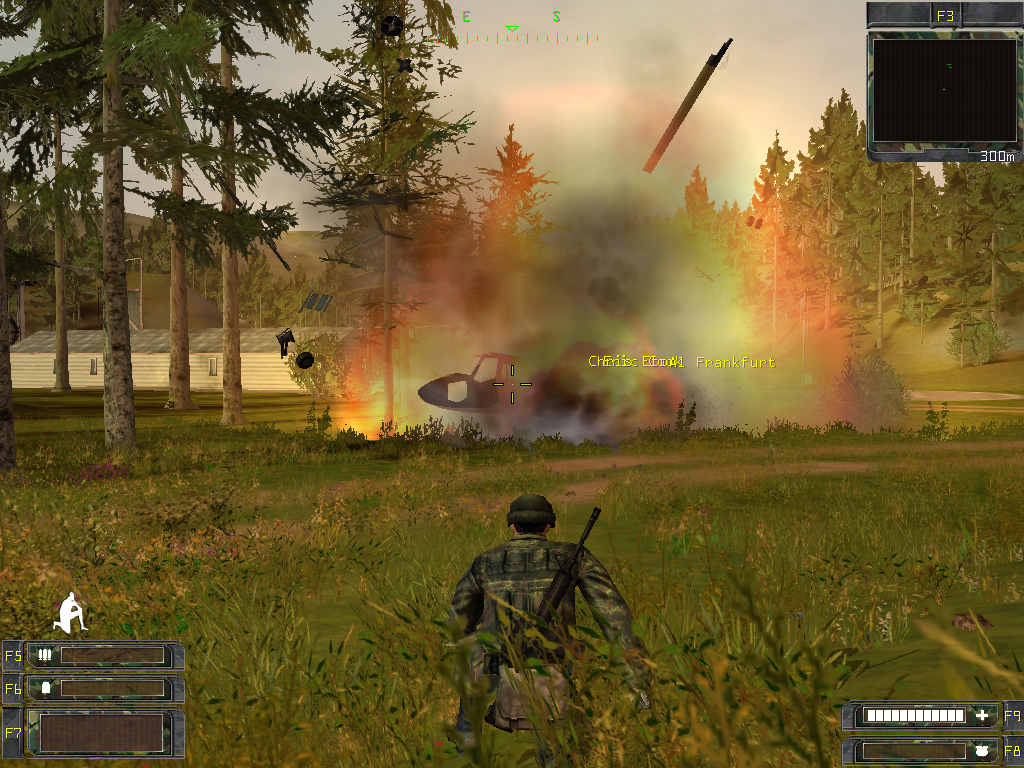Click the medical cross health icon
This screenshot has width=1024, height=768.
click(x=982, y=716)
